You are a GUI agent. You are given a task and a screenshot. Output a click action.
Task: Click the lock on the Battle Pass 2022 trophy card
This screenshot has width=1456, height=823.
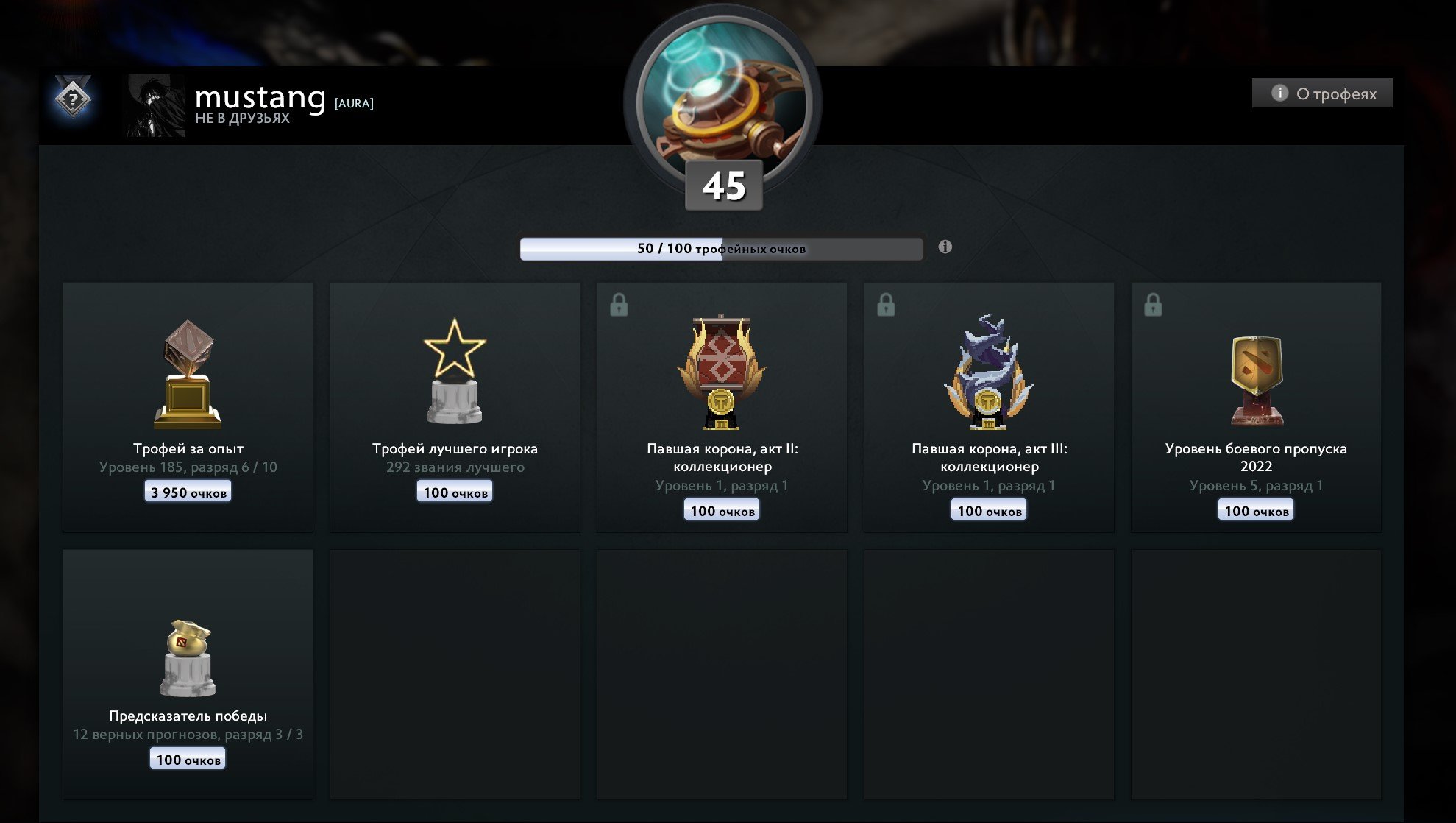(1155, 304)
